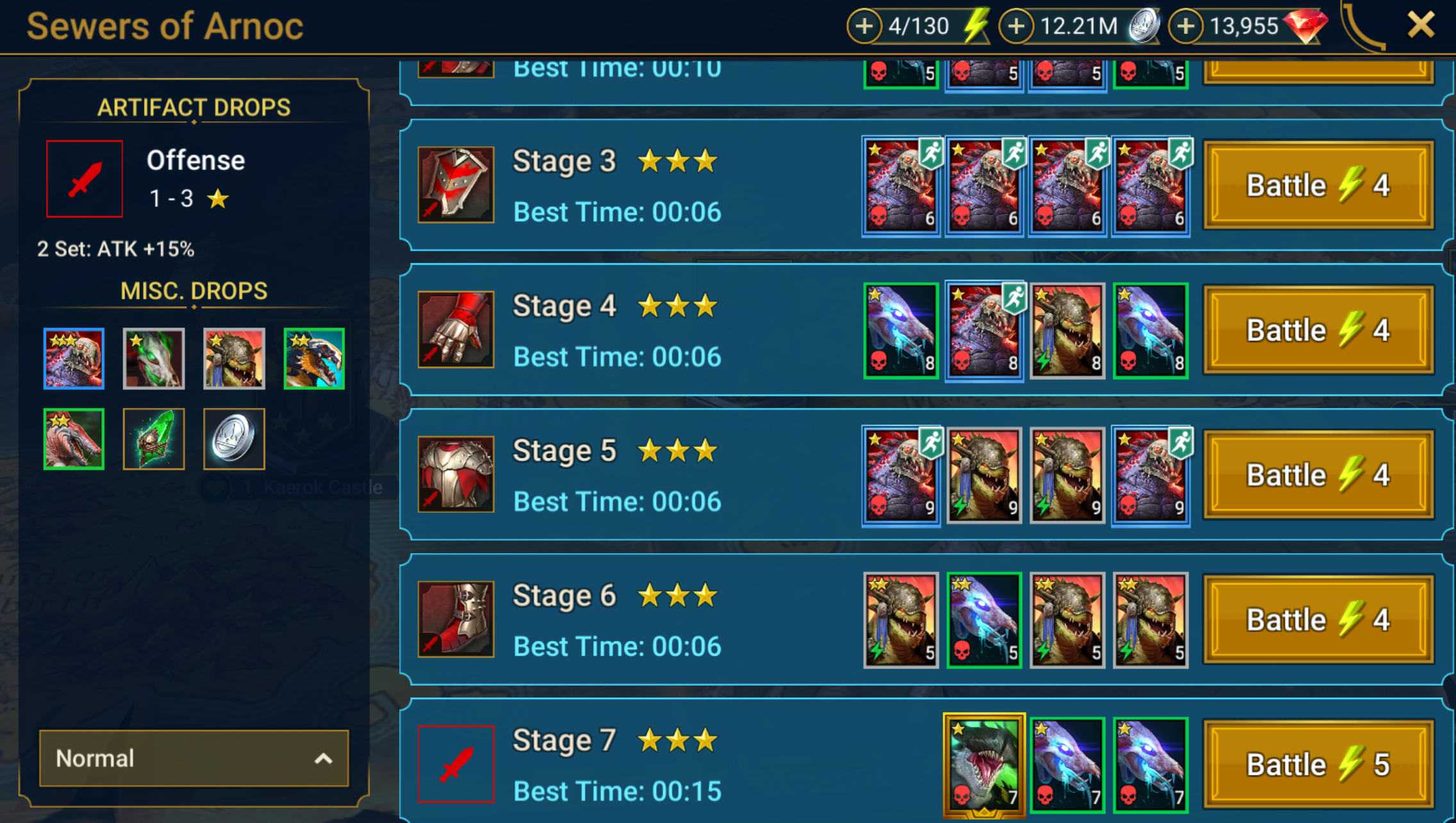The image size is (1456, 823).
Task: View the Stage 5 chestplate reward
Action: click(456, 474)
